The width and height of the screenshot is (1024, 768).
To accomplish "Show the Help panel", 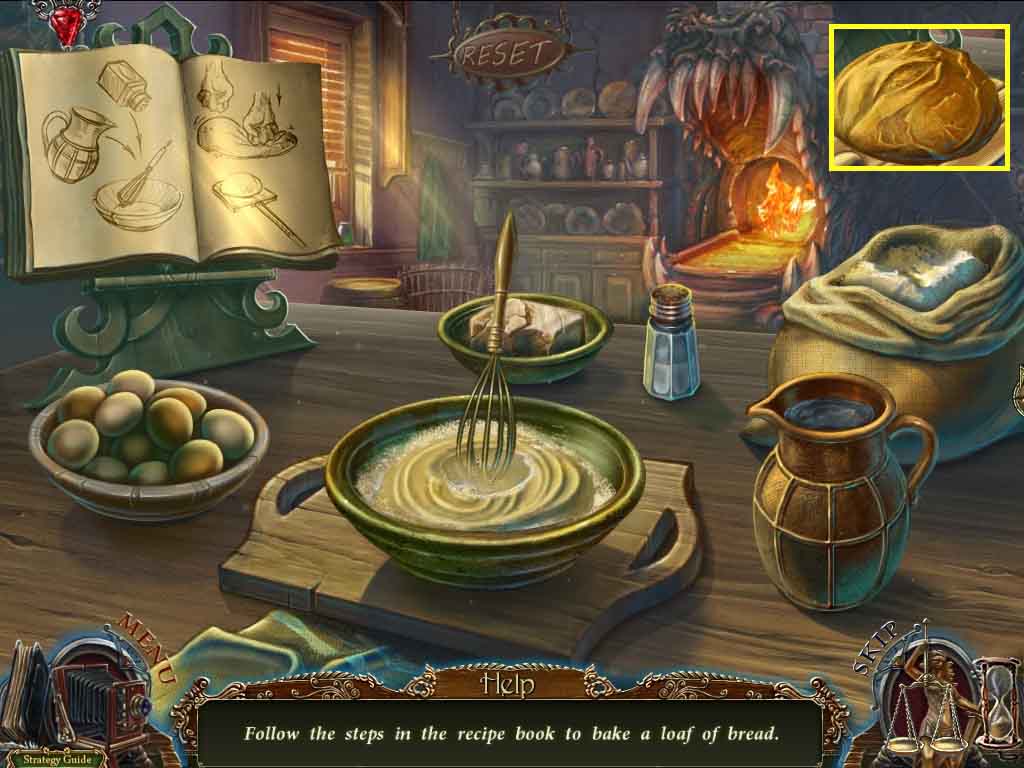I will (508, 685).
